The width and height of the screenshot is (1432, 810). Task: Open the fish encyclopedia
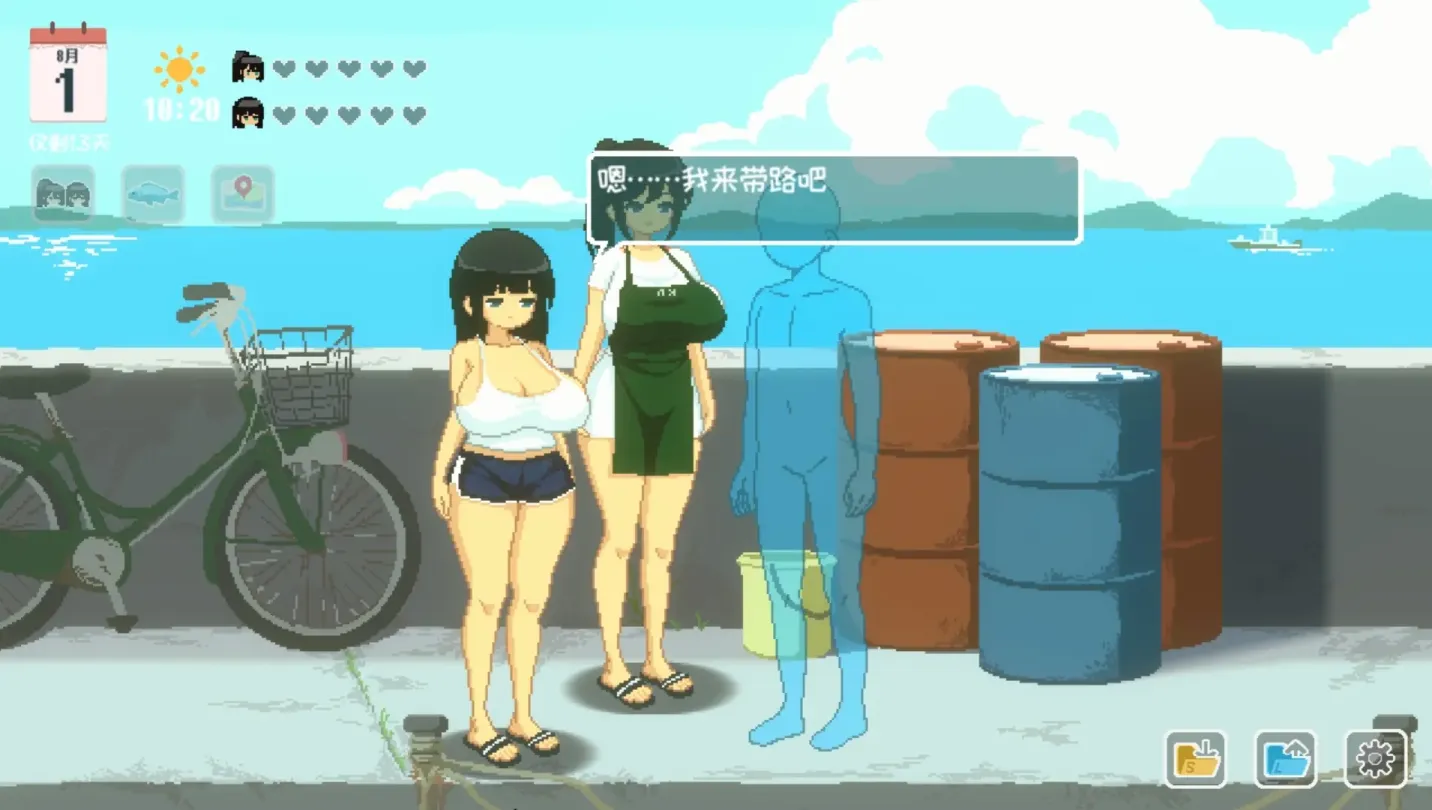[152, 194]
